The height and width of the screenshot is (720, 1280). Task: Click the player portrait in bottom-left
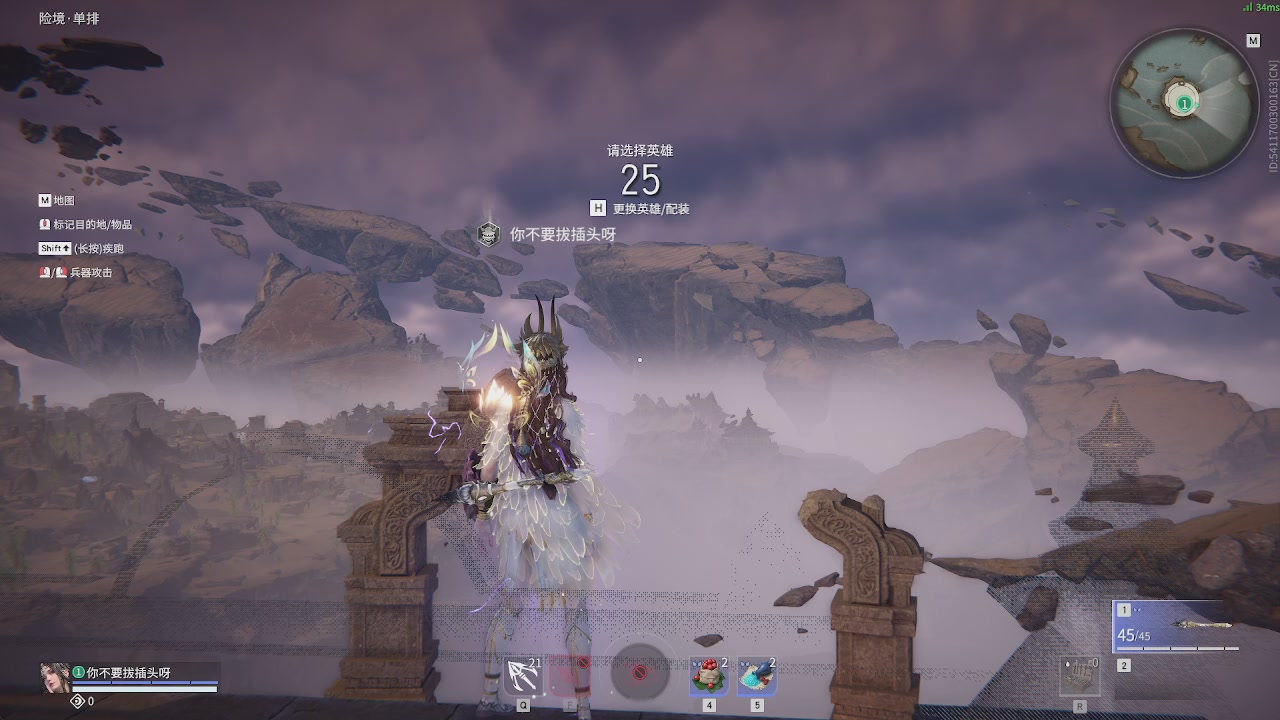(54, 678)
